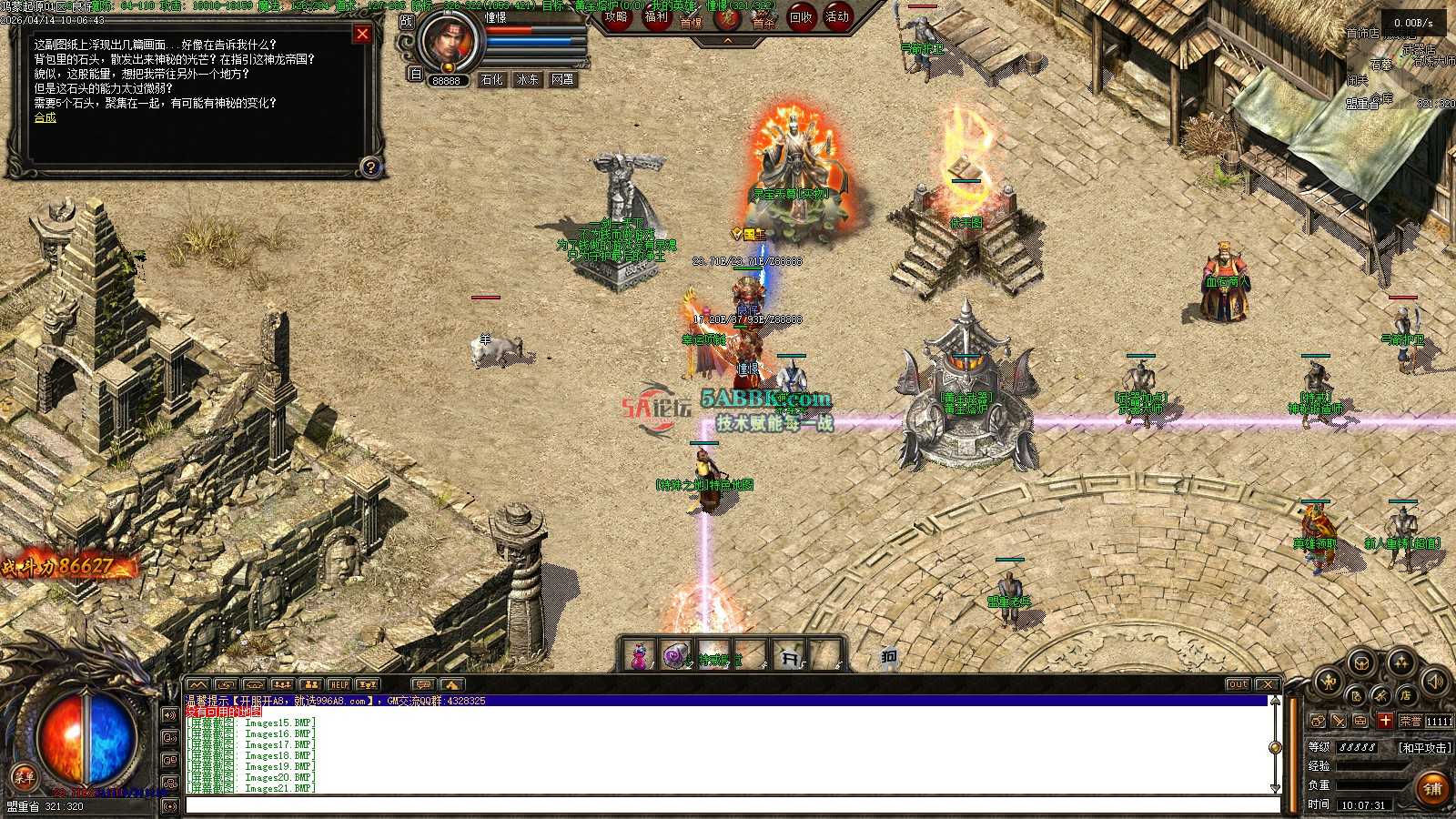Open the 攻略 guide menu

pos(616,17)
